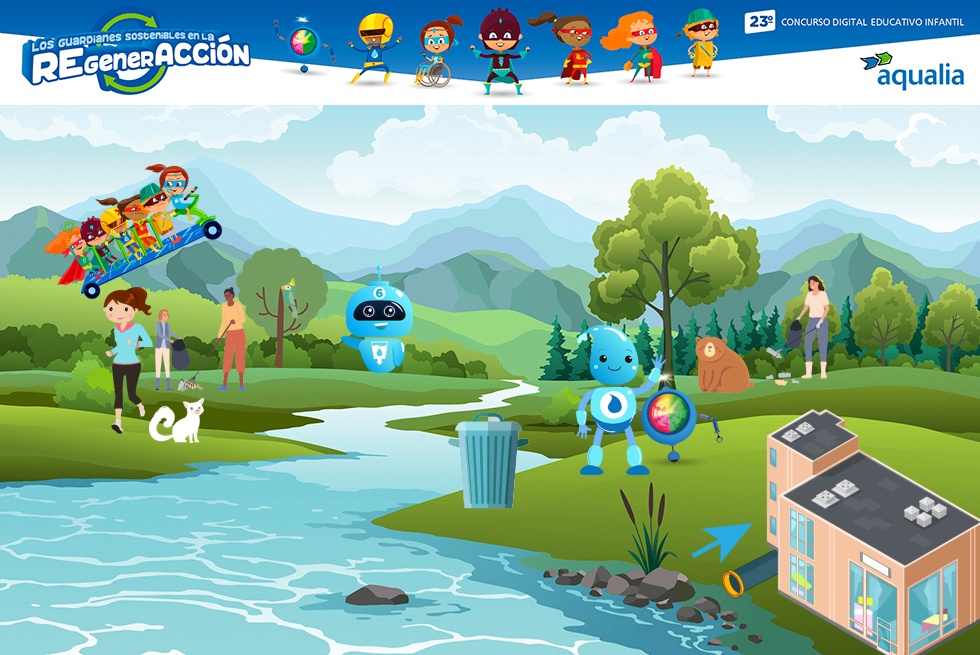Open the REgenerACCIÓN logo in the header
The image size is (980, 655).
coord(137,55)
